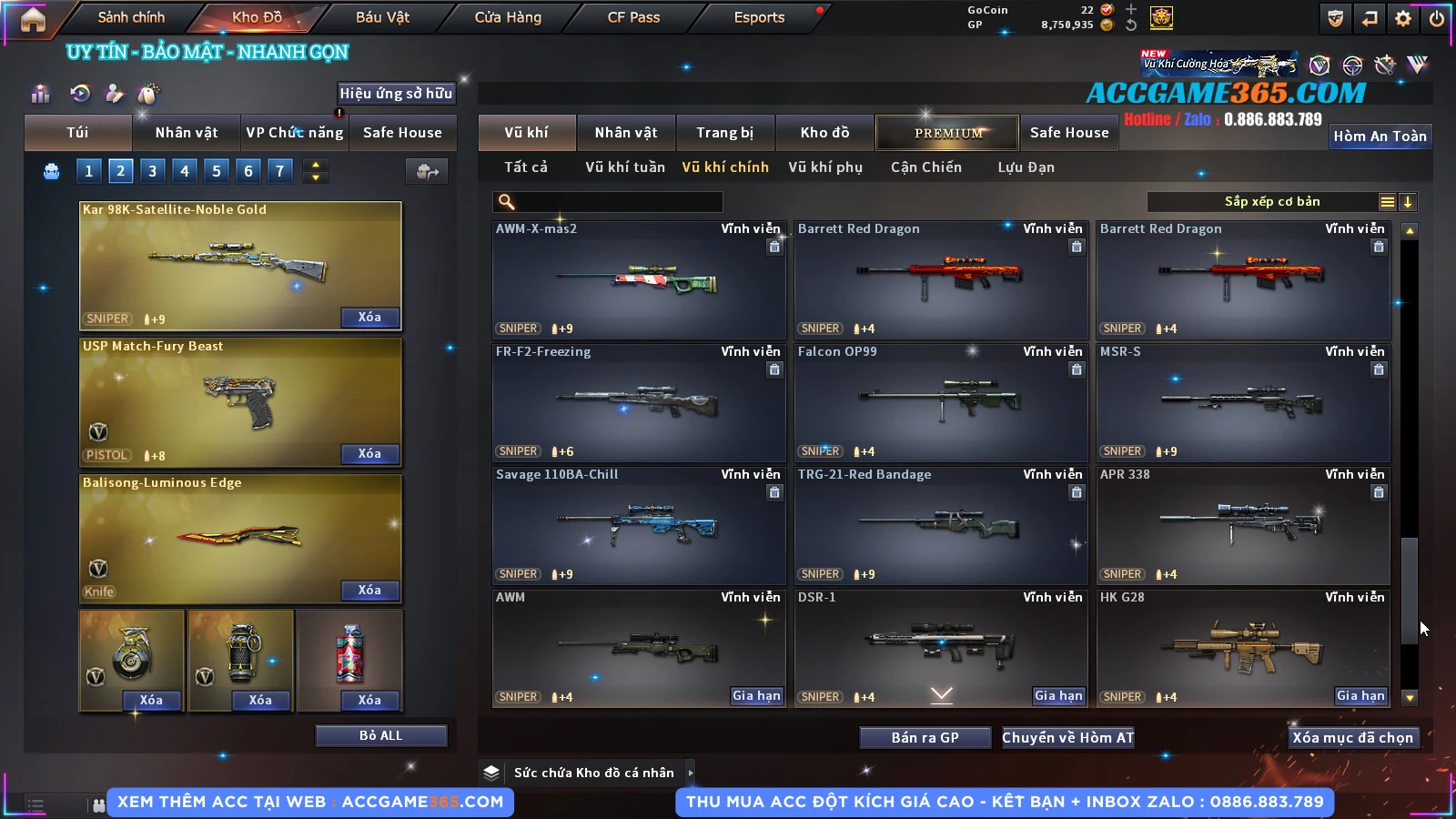
Task: Remove the Kar 98K-Satellite-Noble Gold with Xóa
Action: click(369, 318)
